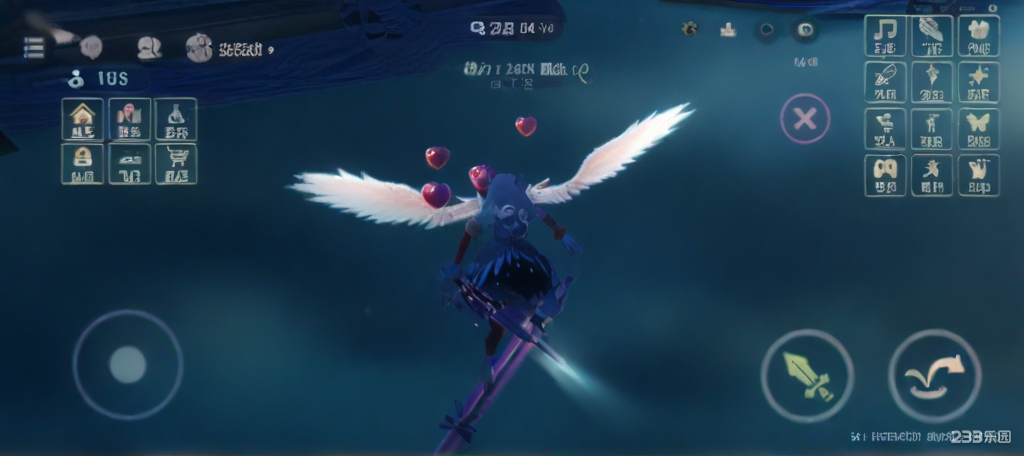Open settings via the gear icon
The image size is (1024, 456).
(x=690, y=29)
